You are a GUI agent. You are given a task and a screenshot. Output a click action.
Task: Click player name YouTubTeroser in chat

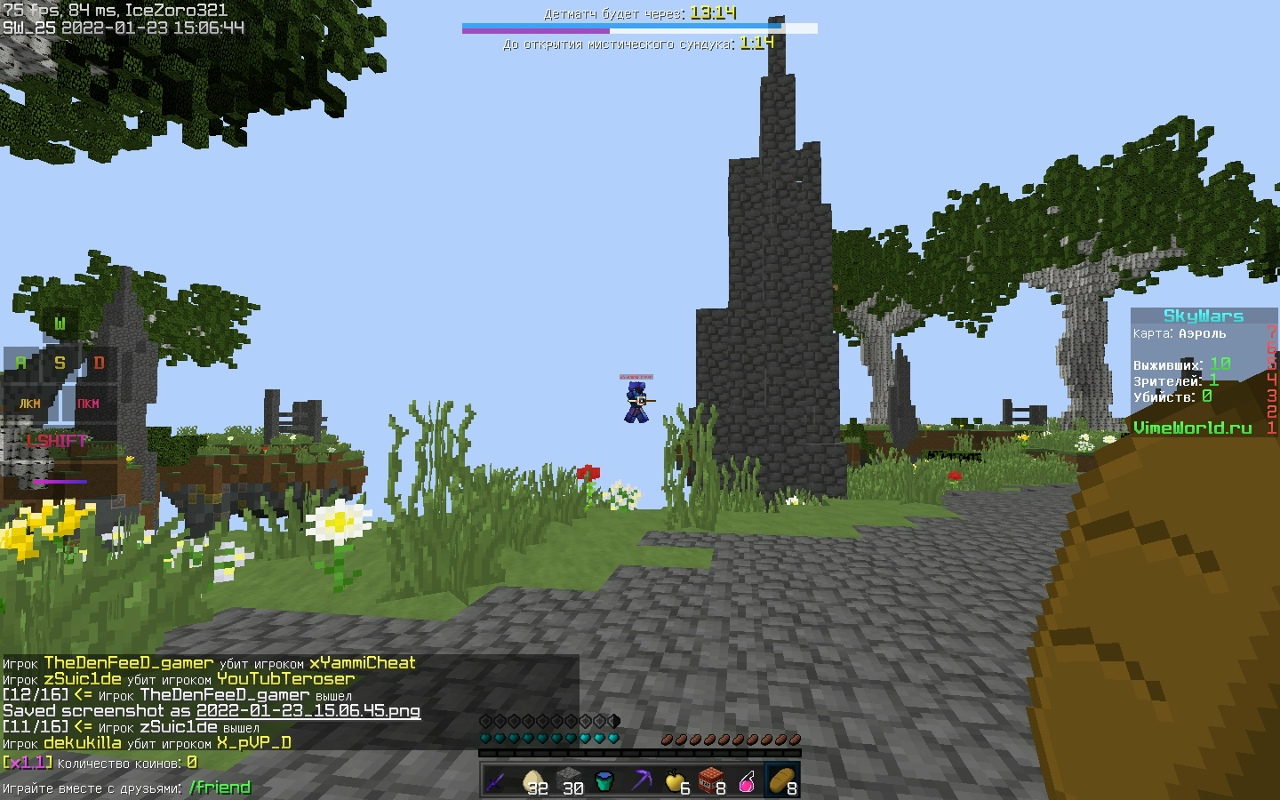285,679
